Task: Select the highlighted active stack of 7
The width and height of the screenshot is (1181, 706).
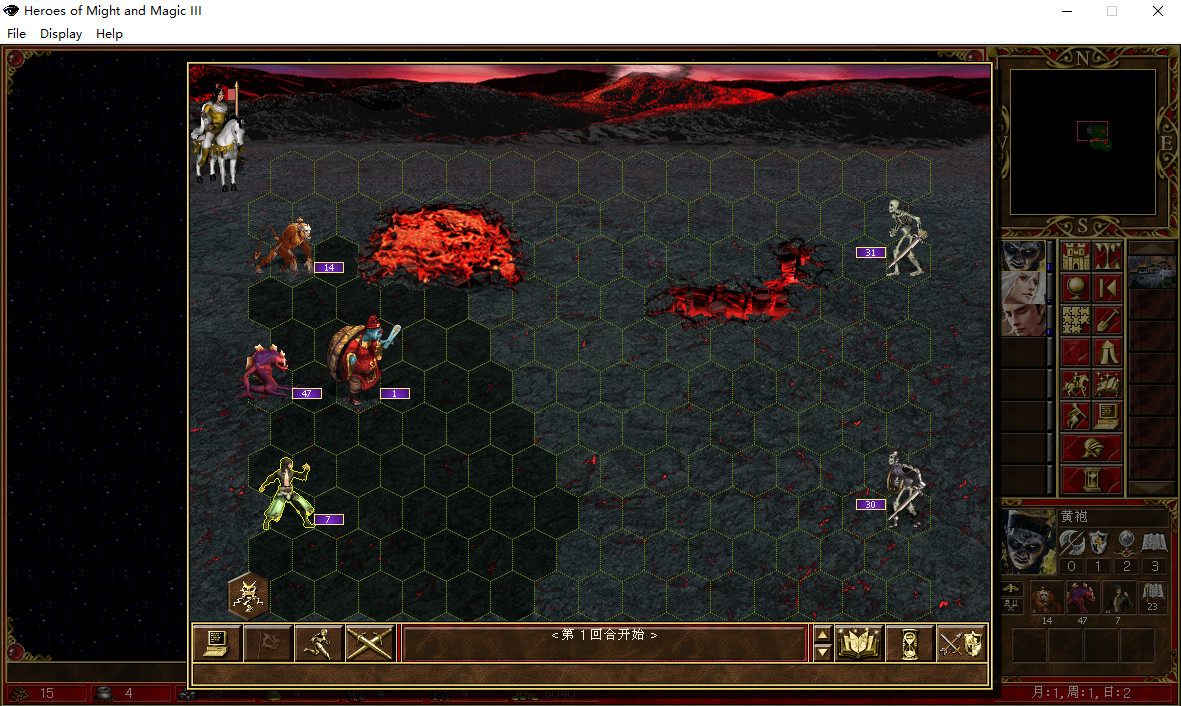Action: pyautogui.click(x=285, y=493)
